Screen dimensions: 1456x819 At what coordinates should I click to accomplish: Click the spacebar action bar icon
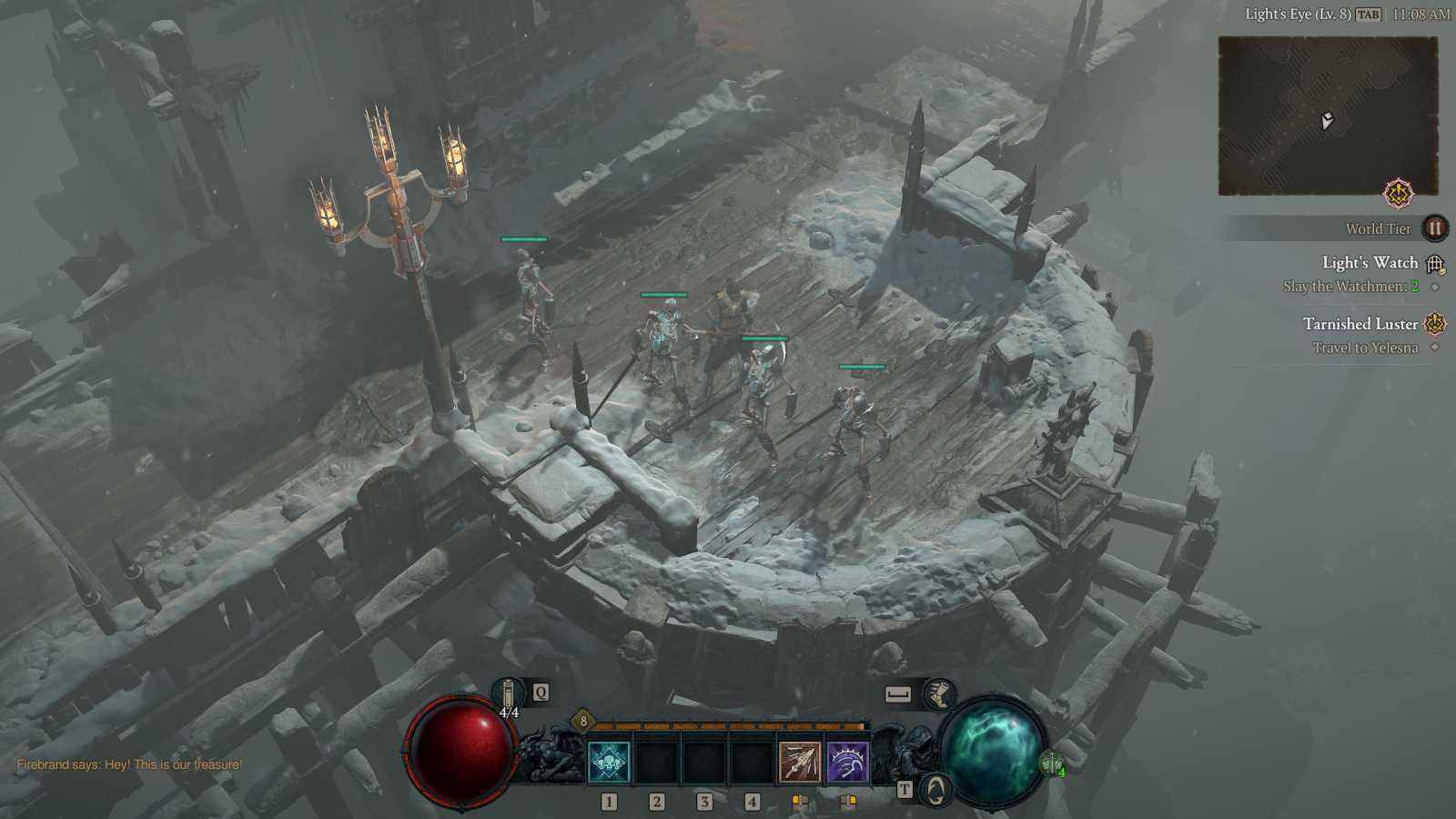tap(897, 692)
